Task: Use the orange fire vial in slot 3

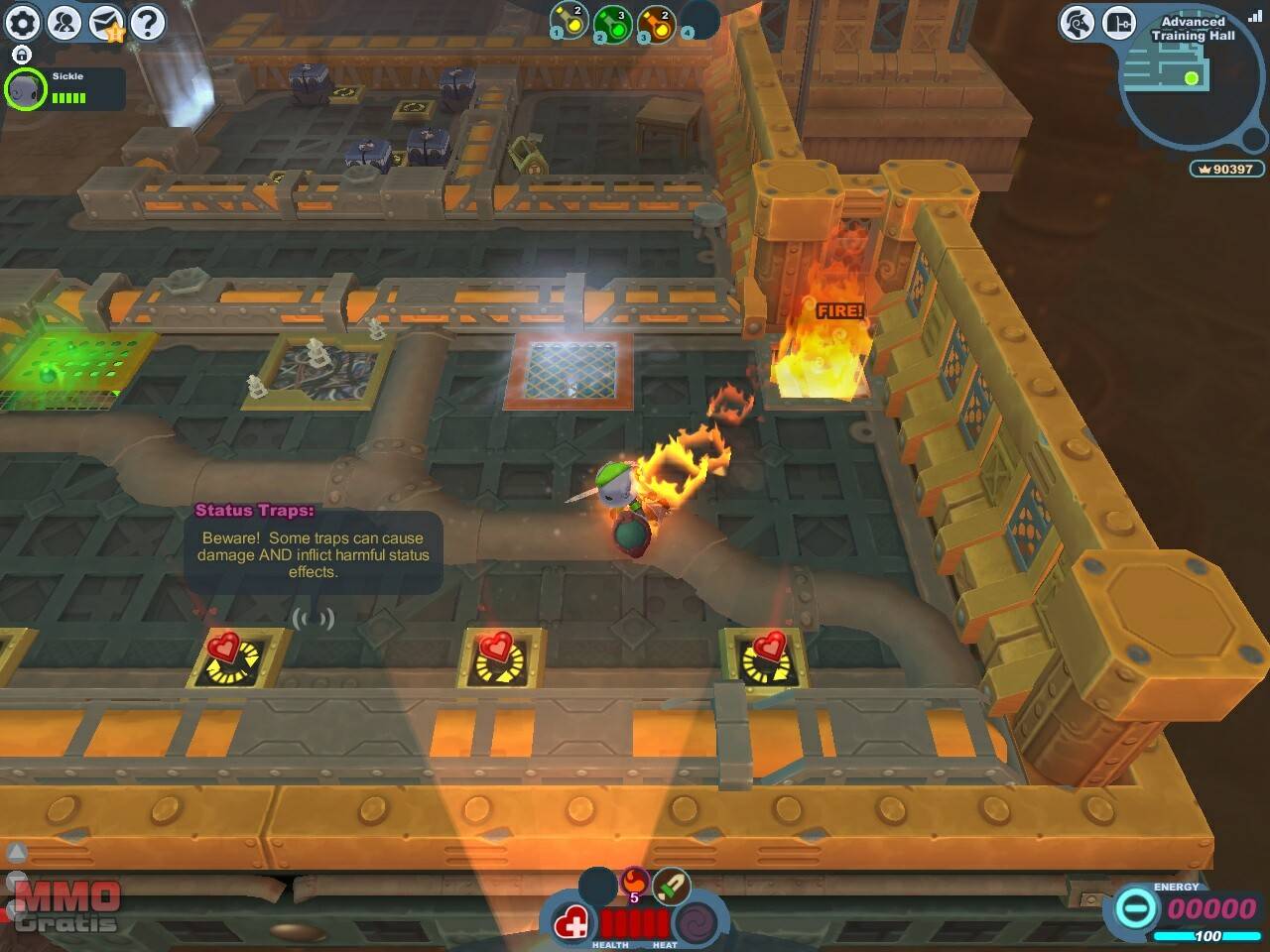Action: (656, 22)
